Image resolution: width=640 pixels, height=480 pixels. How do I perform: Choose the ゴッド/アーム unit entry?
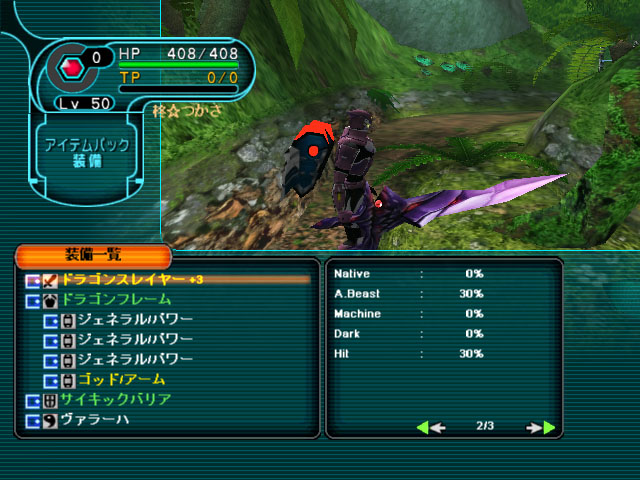click(x=121, y=380)
